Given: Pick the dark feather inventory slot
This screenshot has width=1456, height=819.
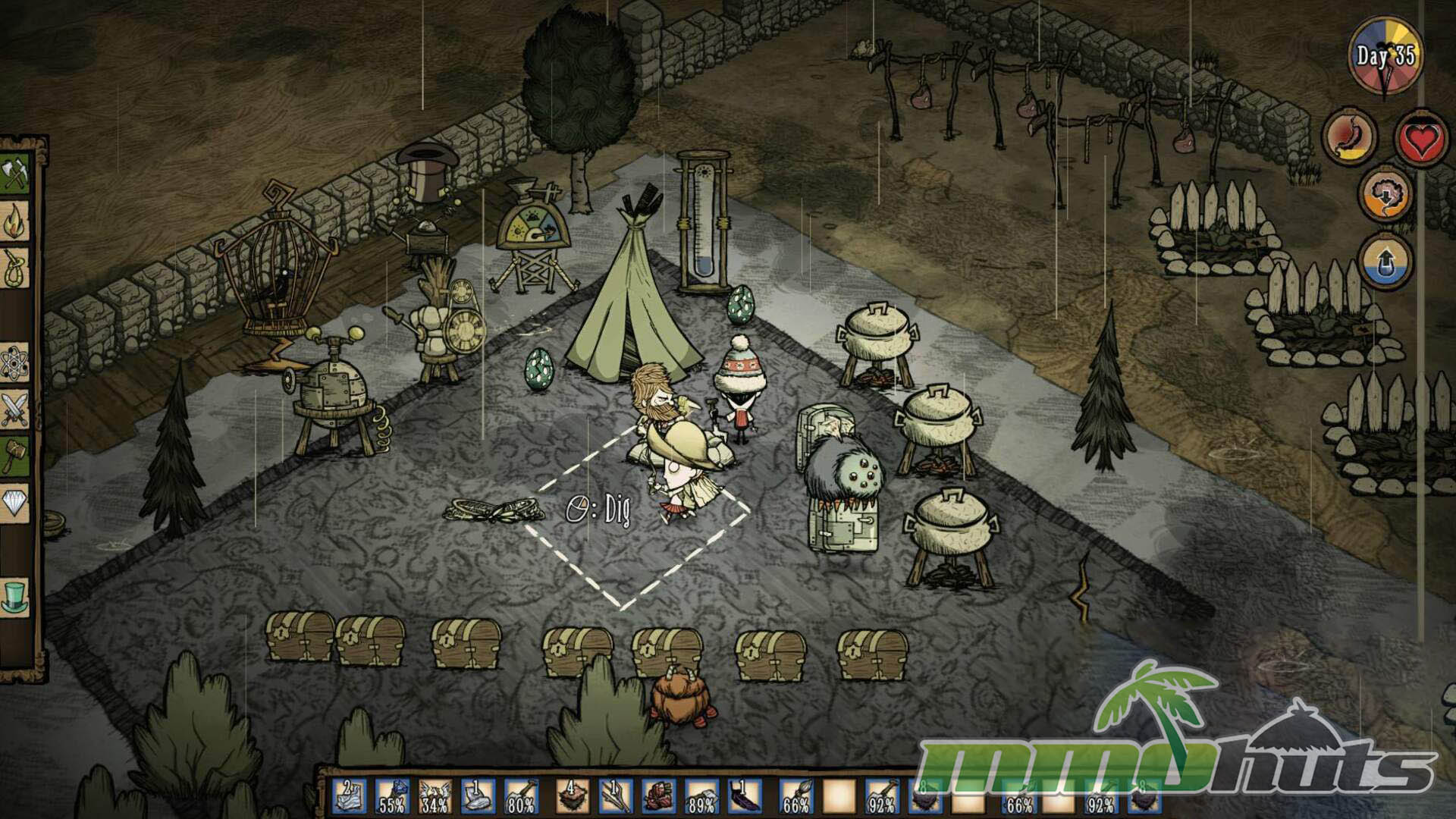Looking at the screenshot, I should [743, 798].
